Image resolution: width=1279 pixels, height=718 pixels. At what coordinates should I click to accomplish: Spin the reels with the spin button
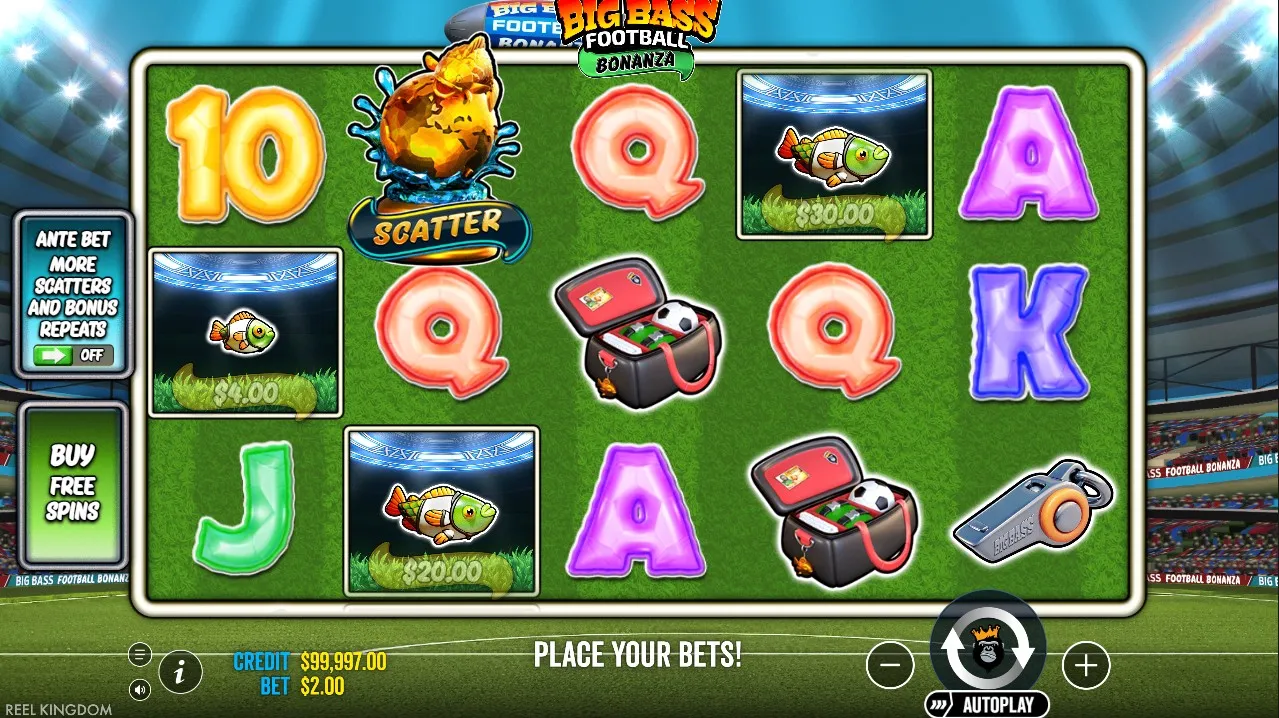point(988,648)
